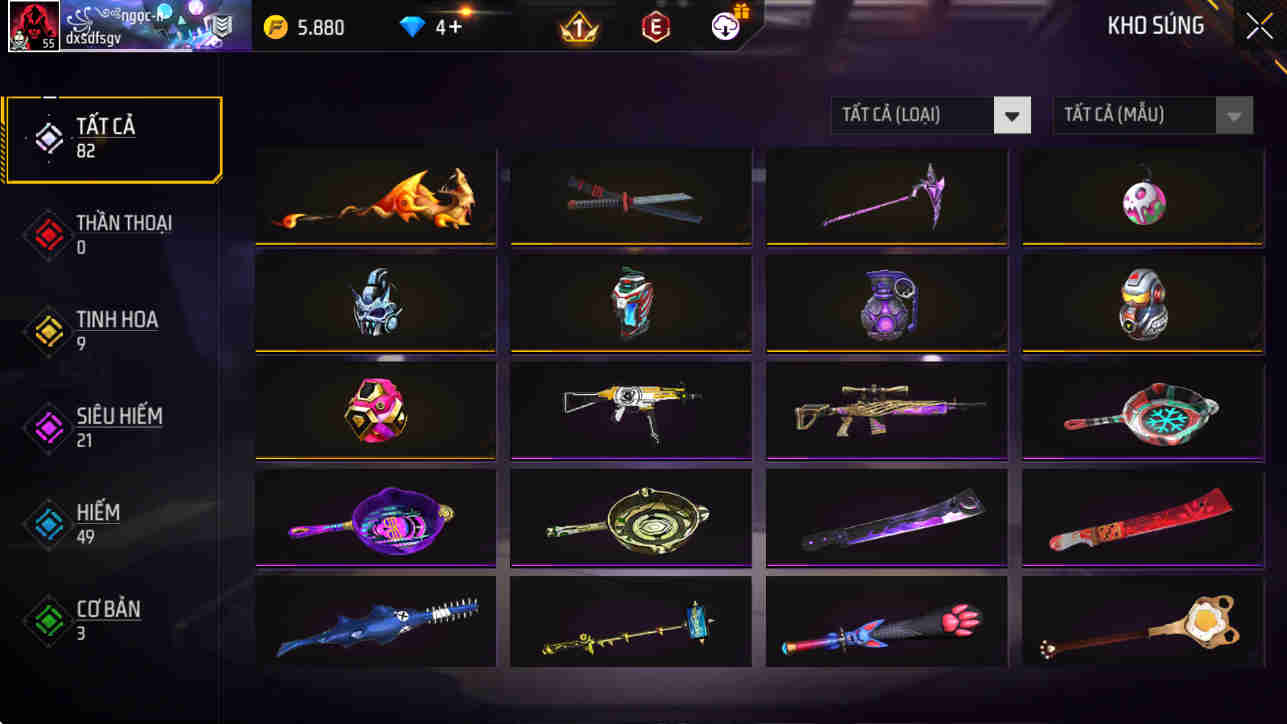Select the snowflake frying pan skin
The height and width of the screenshot is (724, 1287).
[1141, 410]
